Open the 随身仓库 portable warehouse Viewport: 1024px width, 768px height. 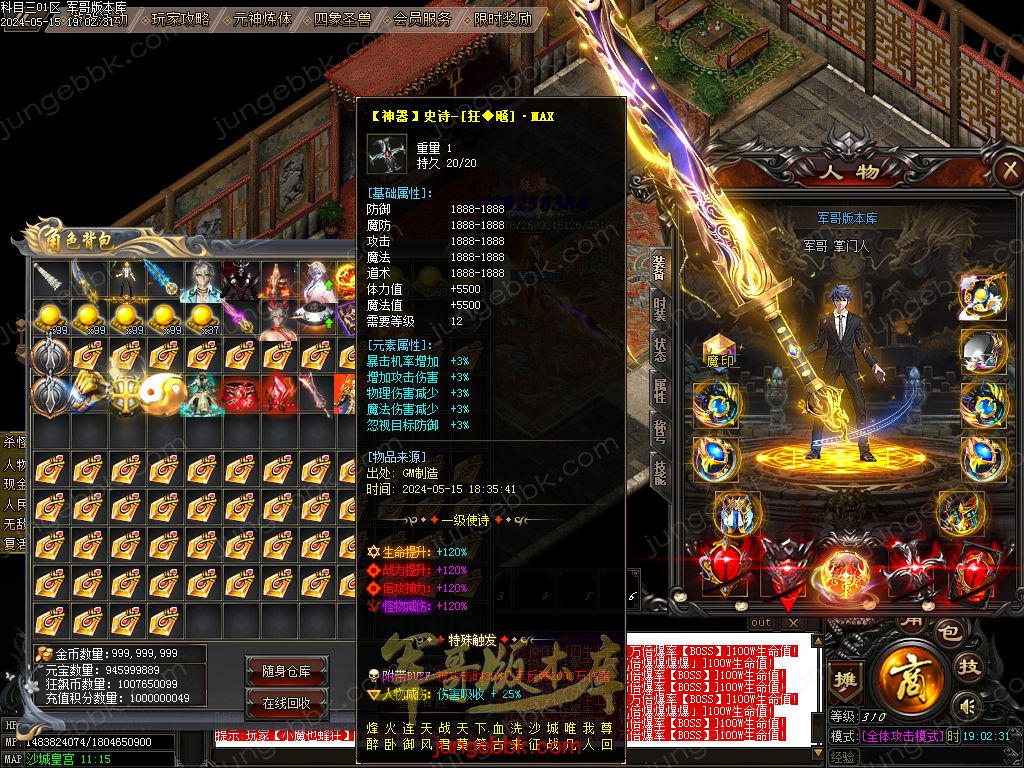point(286,671)
